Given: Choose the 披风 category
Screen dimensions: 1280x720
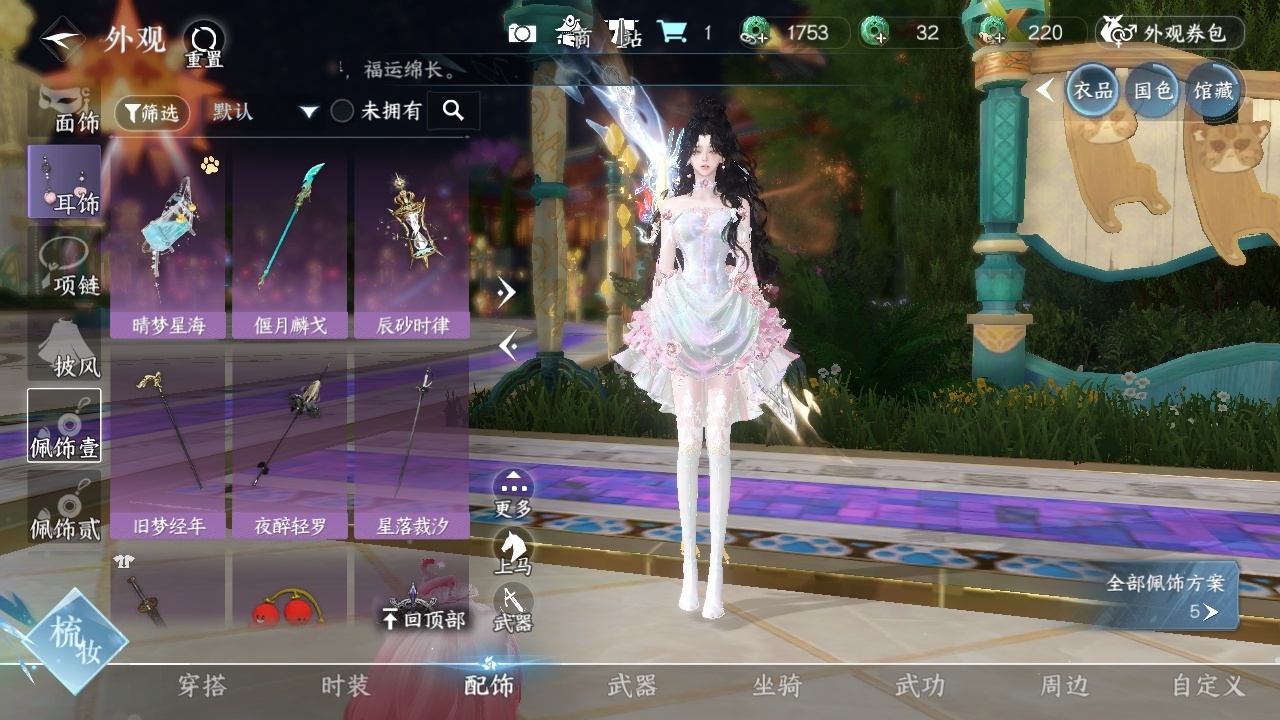Looking at the screenshot, I should 66,345.
